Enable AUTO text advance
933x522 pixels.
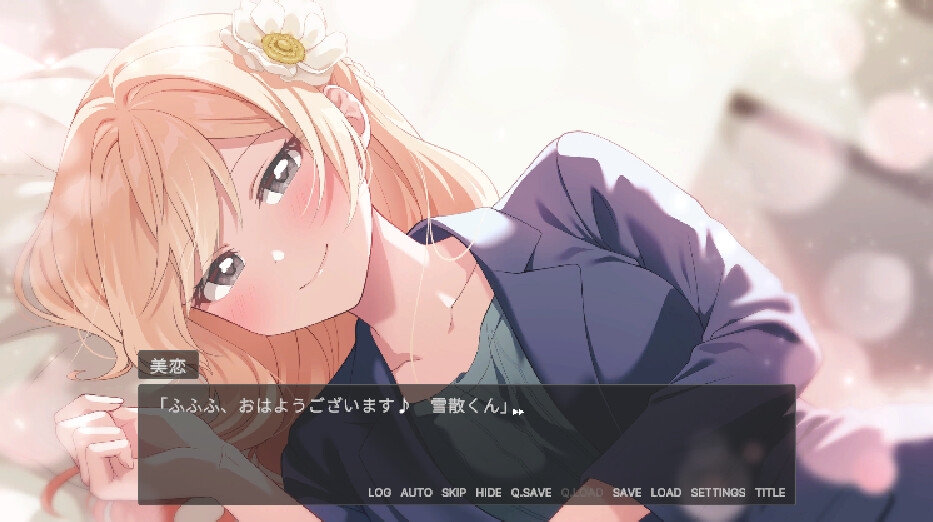click(416, 493)
